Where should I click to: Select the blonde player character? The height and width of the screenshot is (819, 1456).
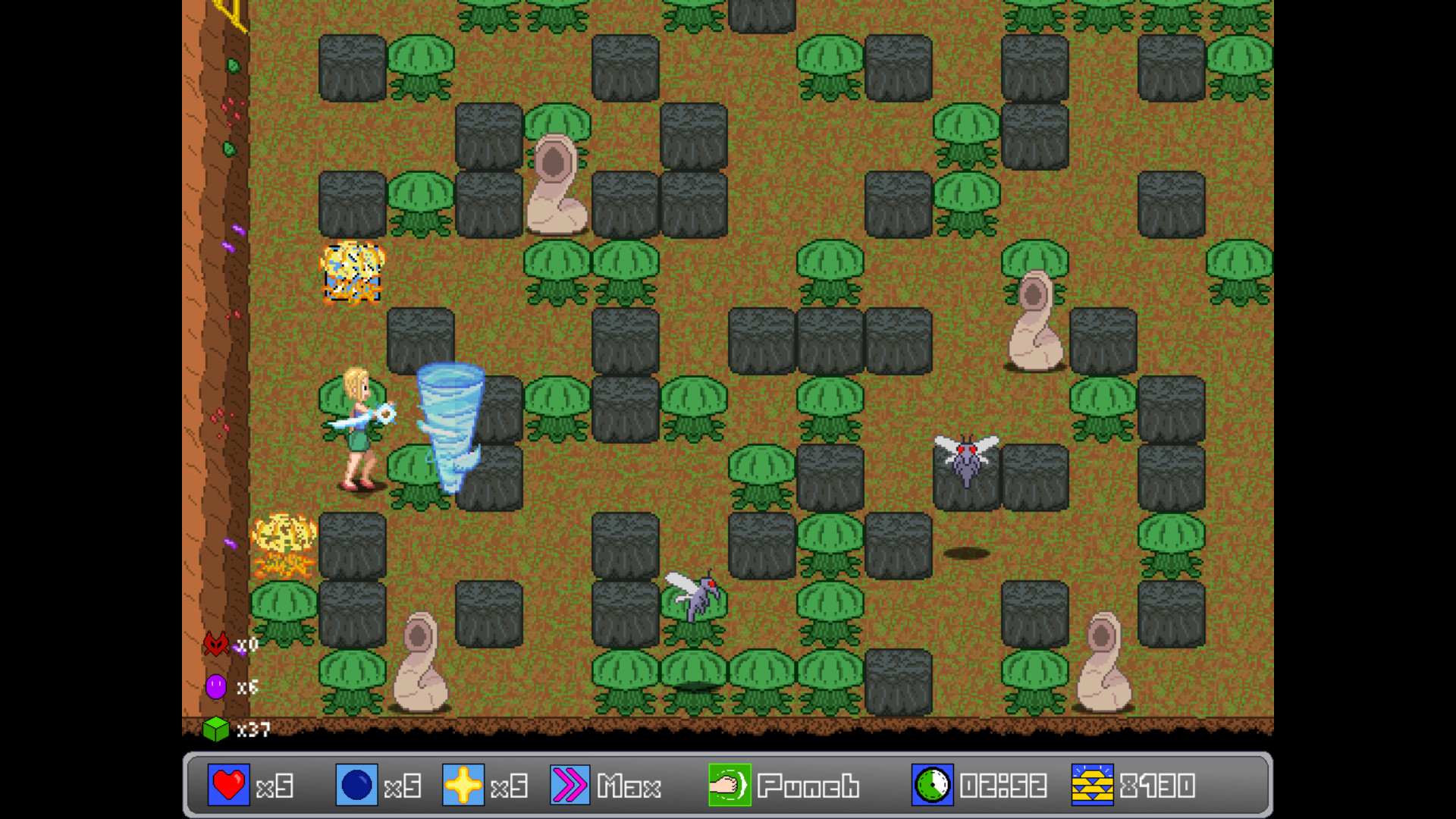(356, 425)
